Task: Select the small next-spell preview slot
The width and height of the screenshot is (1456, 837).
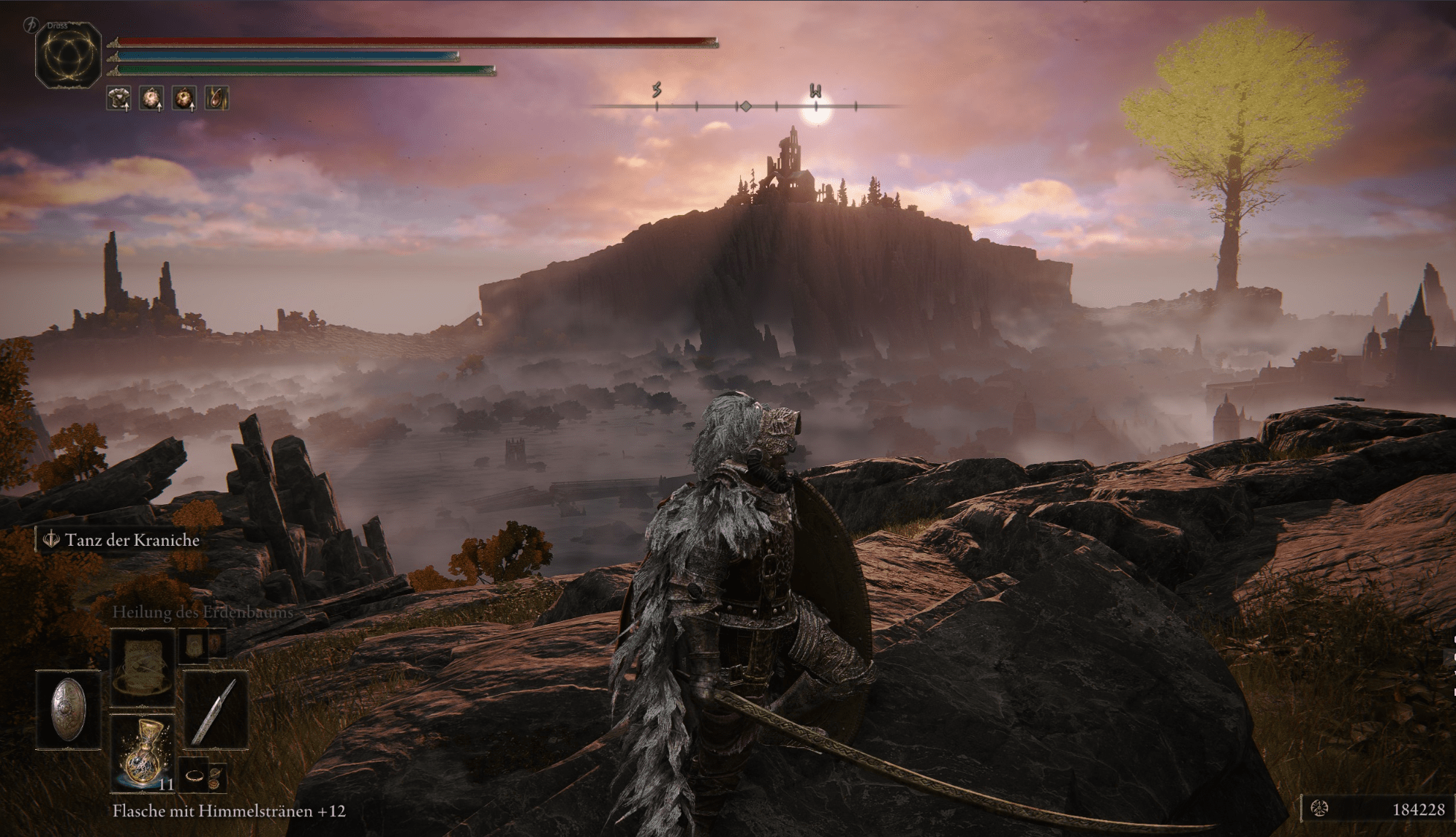Action: [x=195, y=645]
